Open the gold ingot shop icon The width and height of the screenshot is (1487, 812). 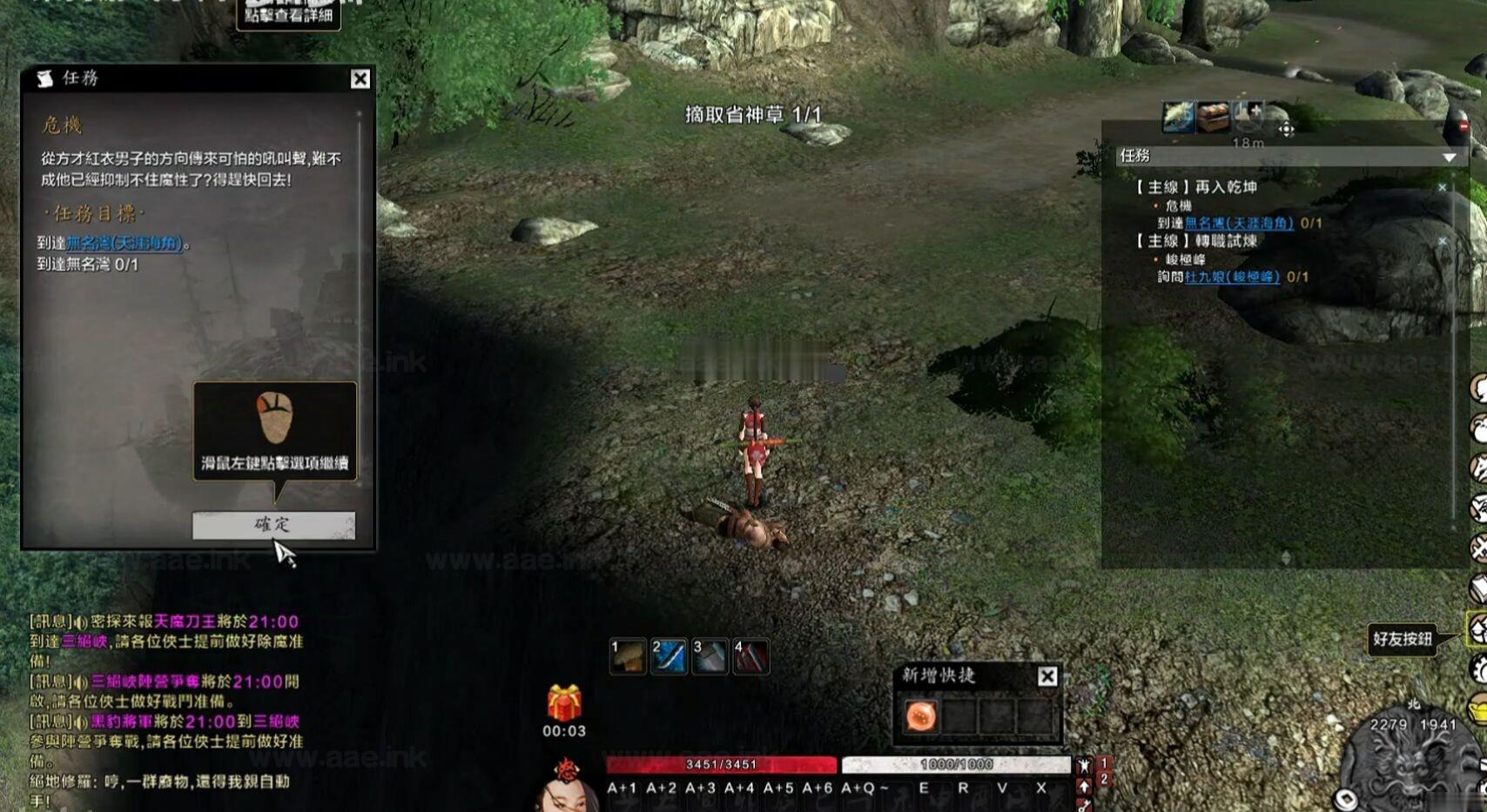[x=1478, y=709]
